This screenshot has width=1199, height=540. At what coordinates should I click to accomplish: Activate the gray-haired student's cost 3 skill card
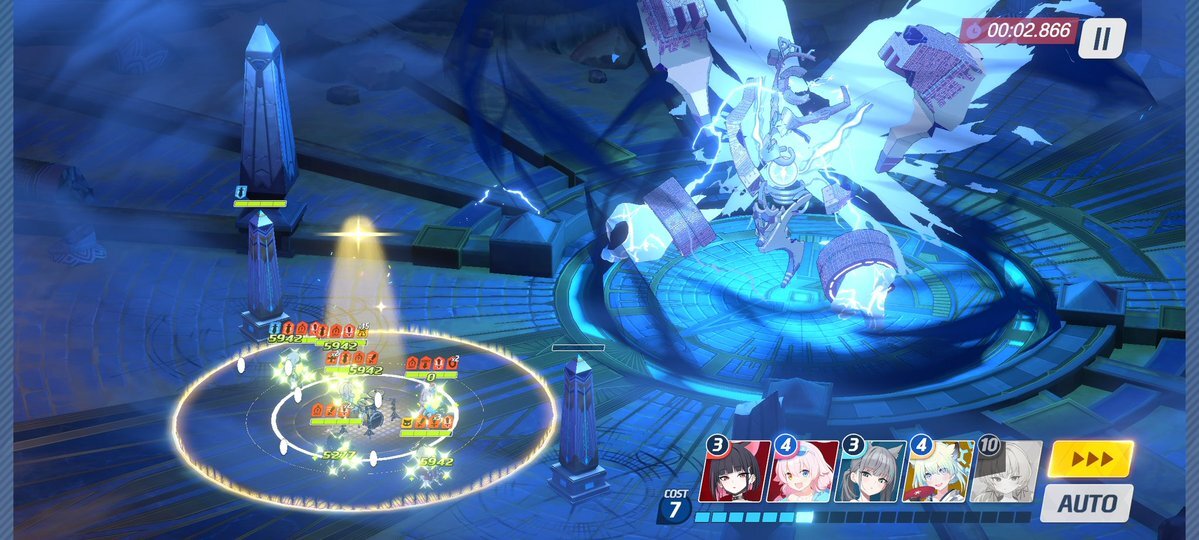point(872,471)
